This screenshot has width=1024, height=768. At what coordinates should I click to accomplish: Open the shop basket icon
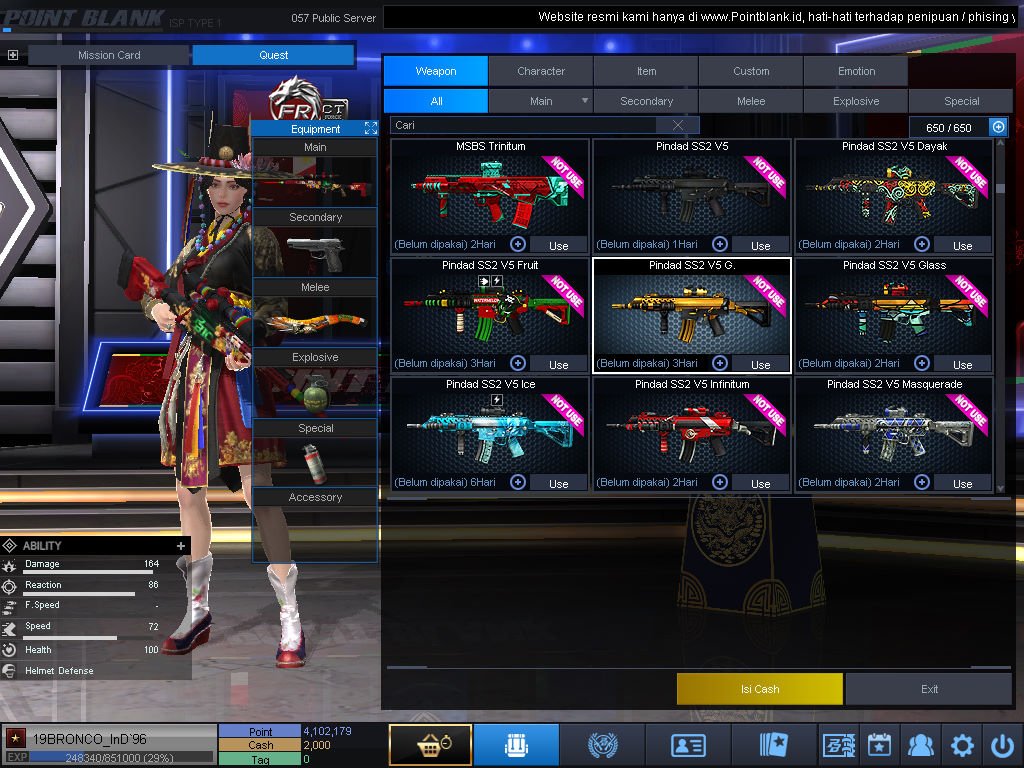[430, 745]
